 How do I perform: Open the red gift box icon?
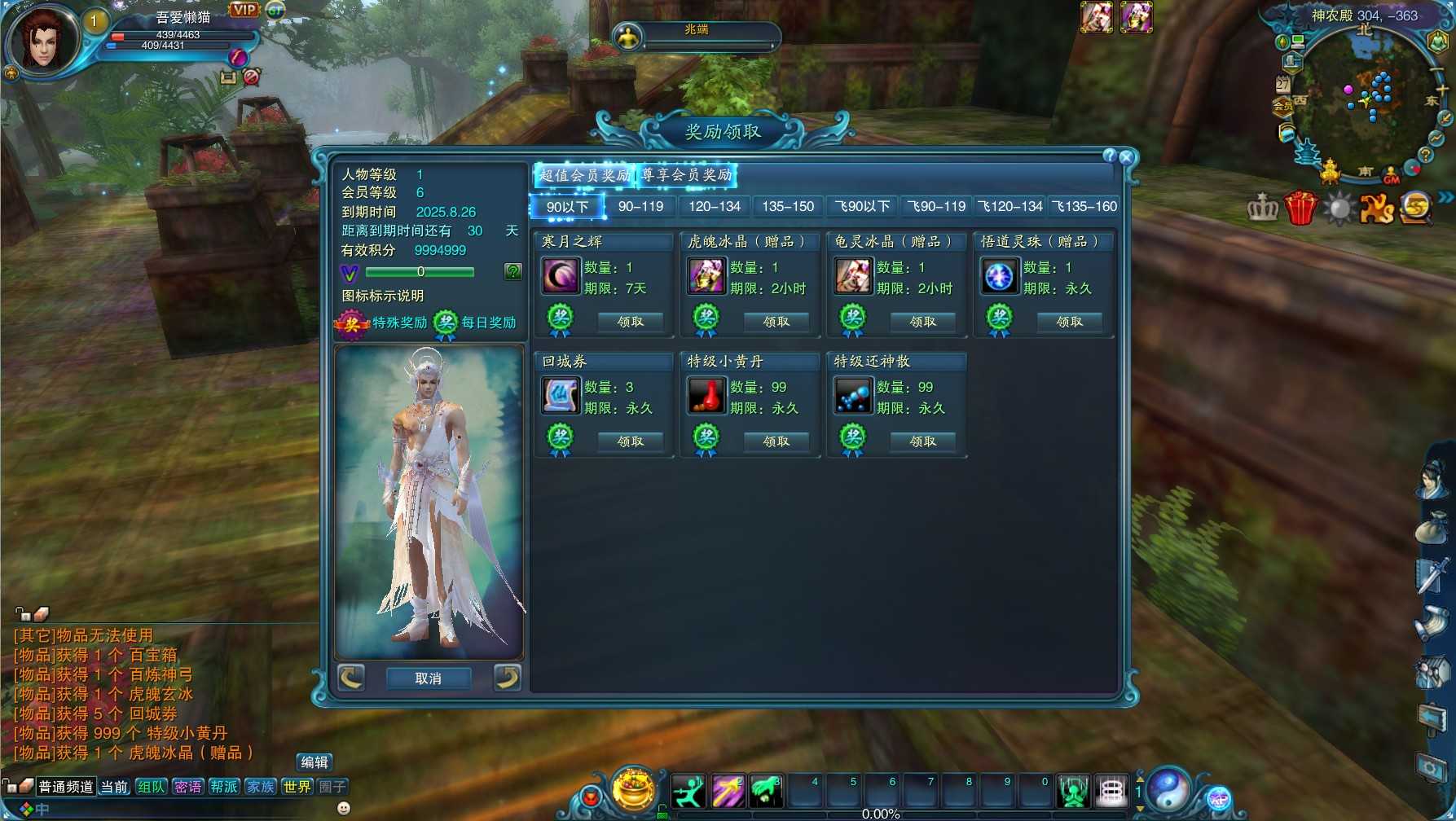point(1300,209)
